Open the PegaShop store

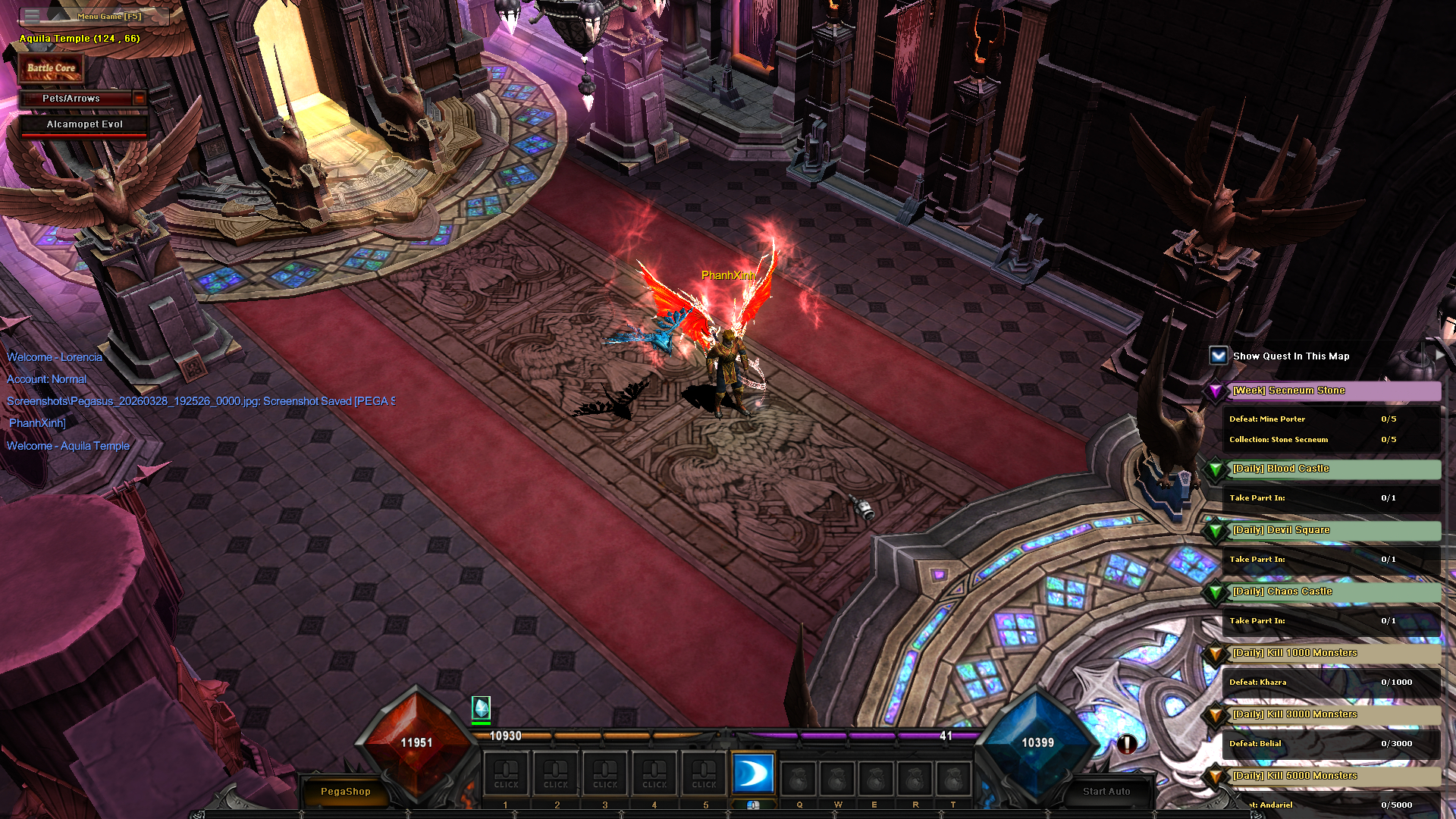coord(345,791)
